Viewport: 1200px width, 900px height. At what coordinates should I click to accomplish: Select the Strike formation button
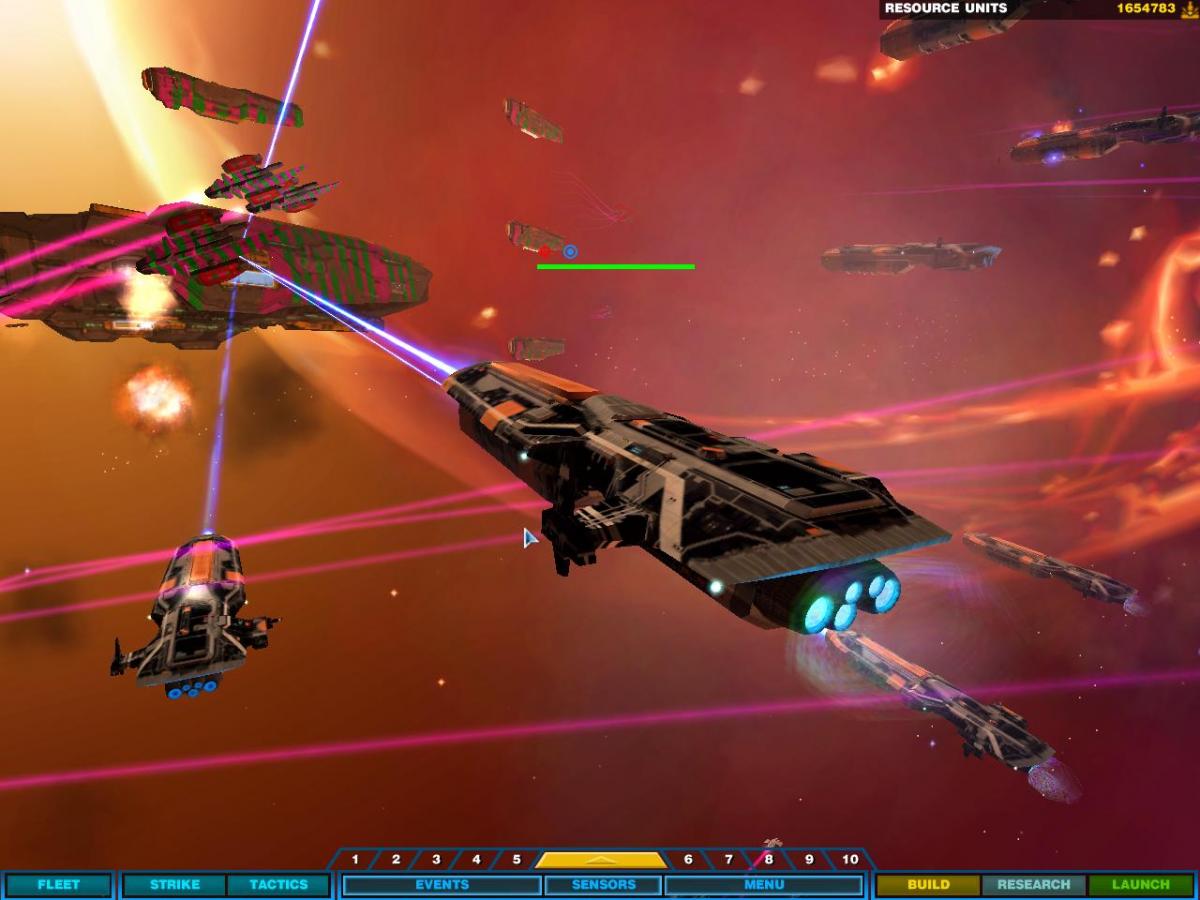(175, 885)
